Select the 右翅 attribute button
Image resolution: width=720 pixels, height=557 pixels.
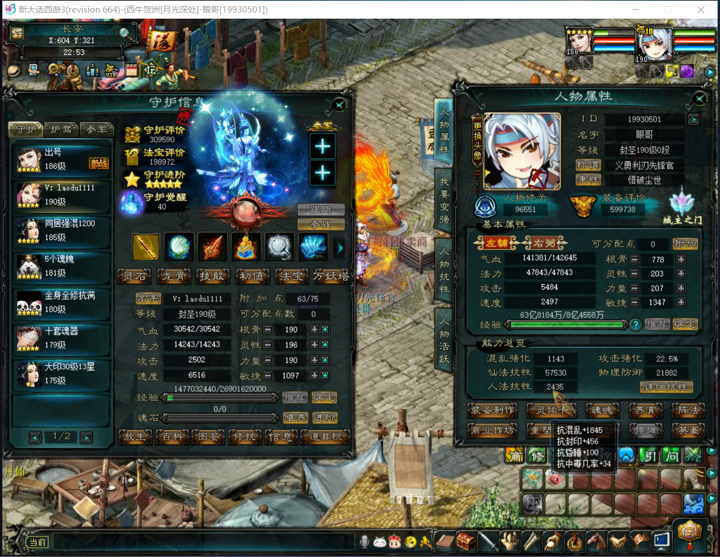point(545,243)
